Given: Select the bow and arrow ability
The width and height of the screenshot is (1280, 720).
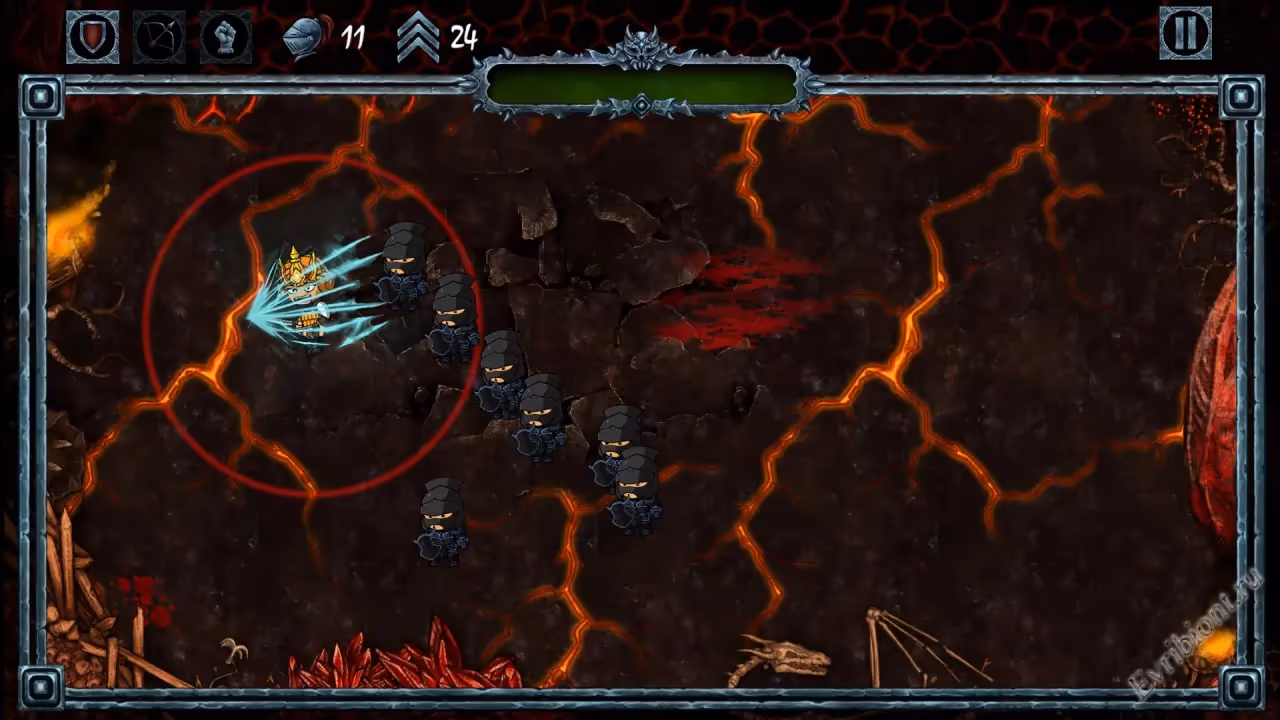Looking at the screenshot, I should point(159,37).
